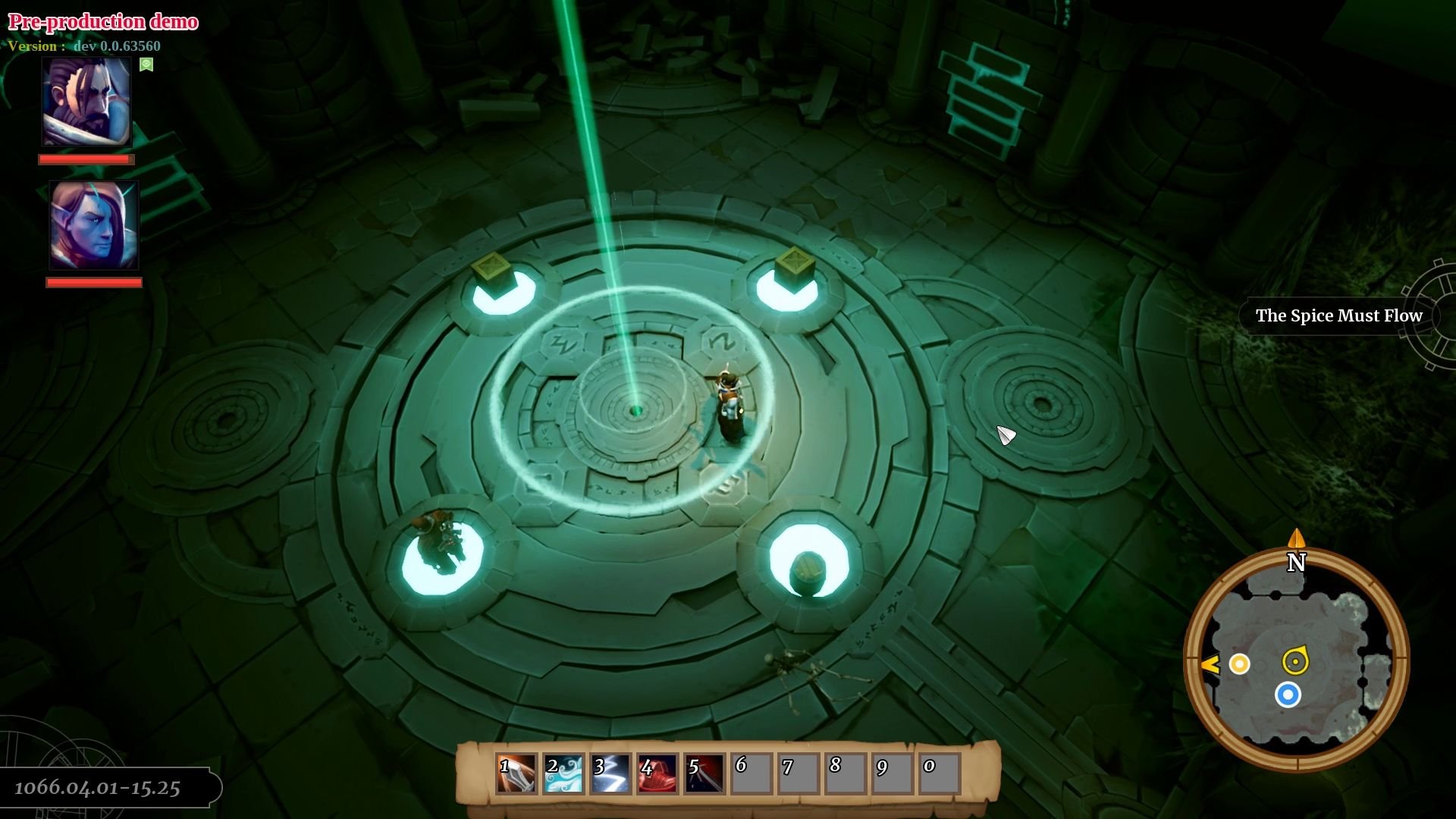The height and width of the screenshot is (819, 1456).
Task: Expand the quest banner The Spice Must Flow
Action: tap(1339, 315)
